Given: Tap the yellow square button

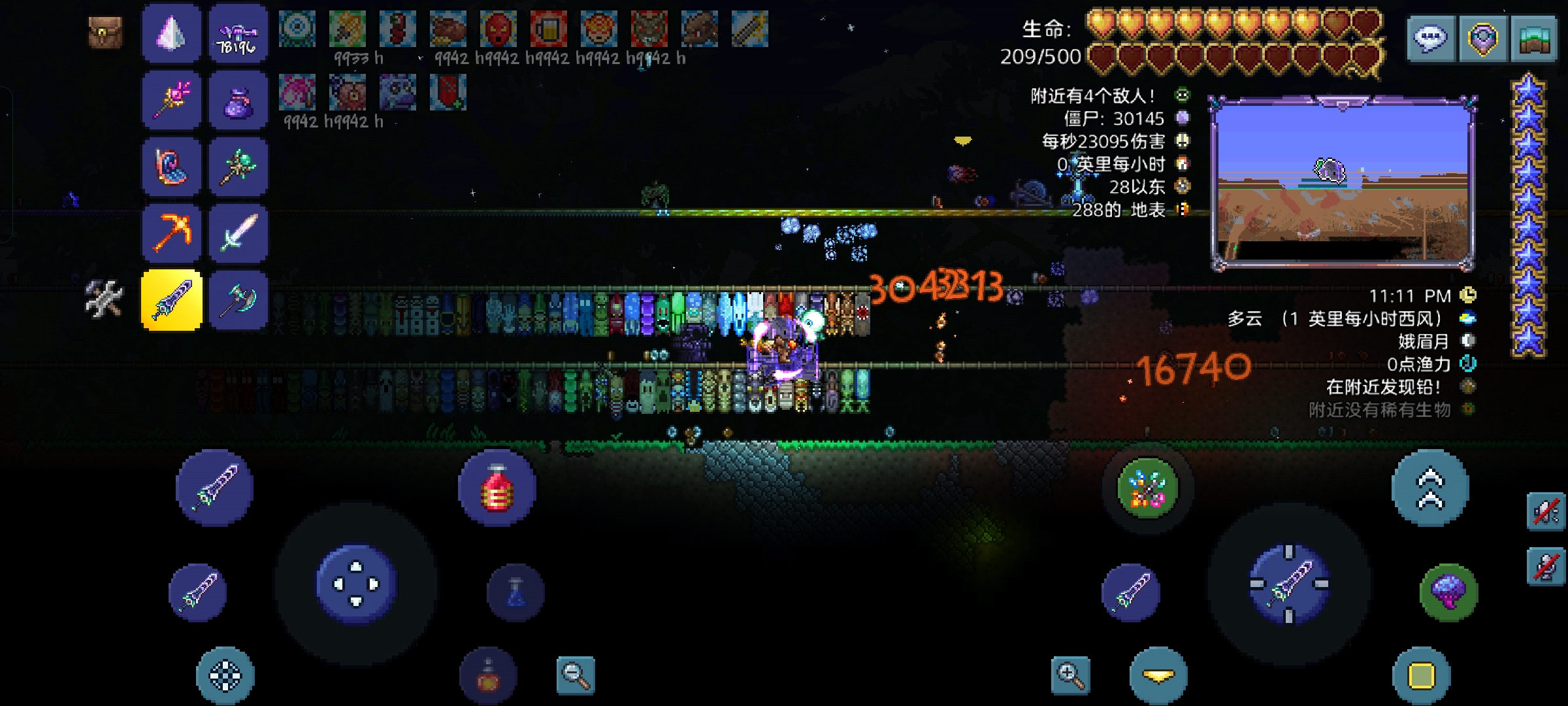Looking at the screenshot, I should coord(1421,676).
